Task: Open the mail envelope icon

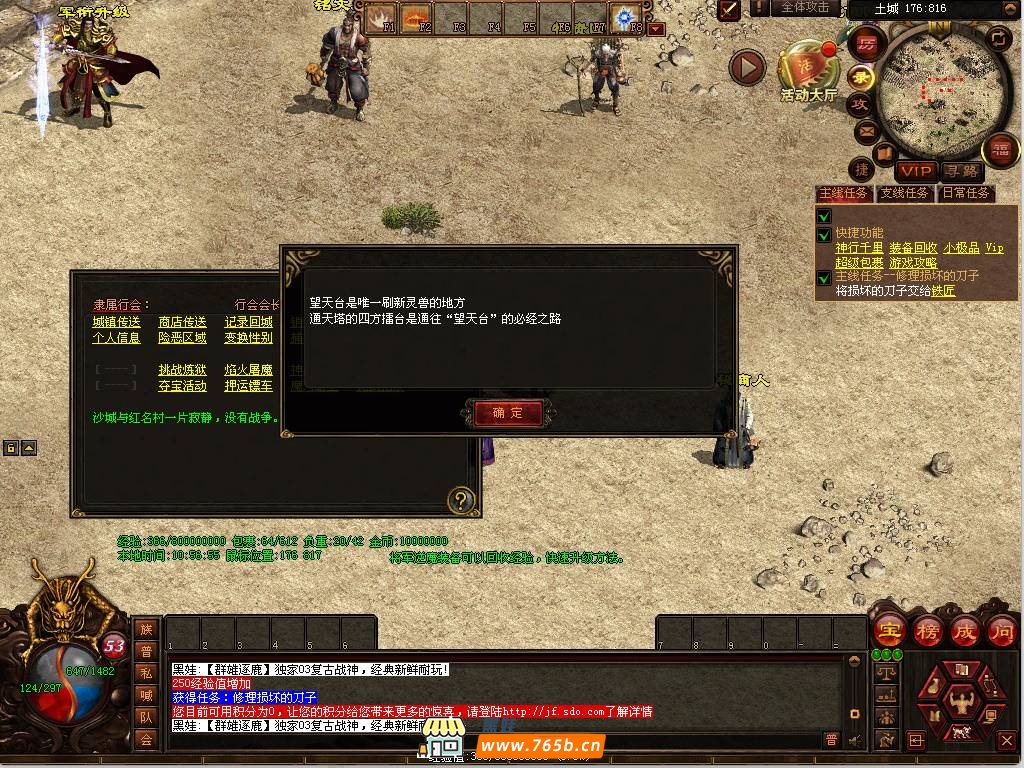Action: point(866,130)
